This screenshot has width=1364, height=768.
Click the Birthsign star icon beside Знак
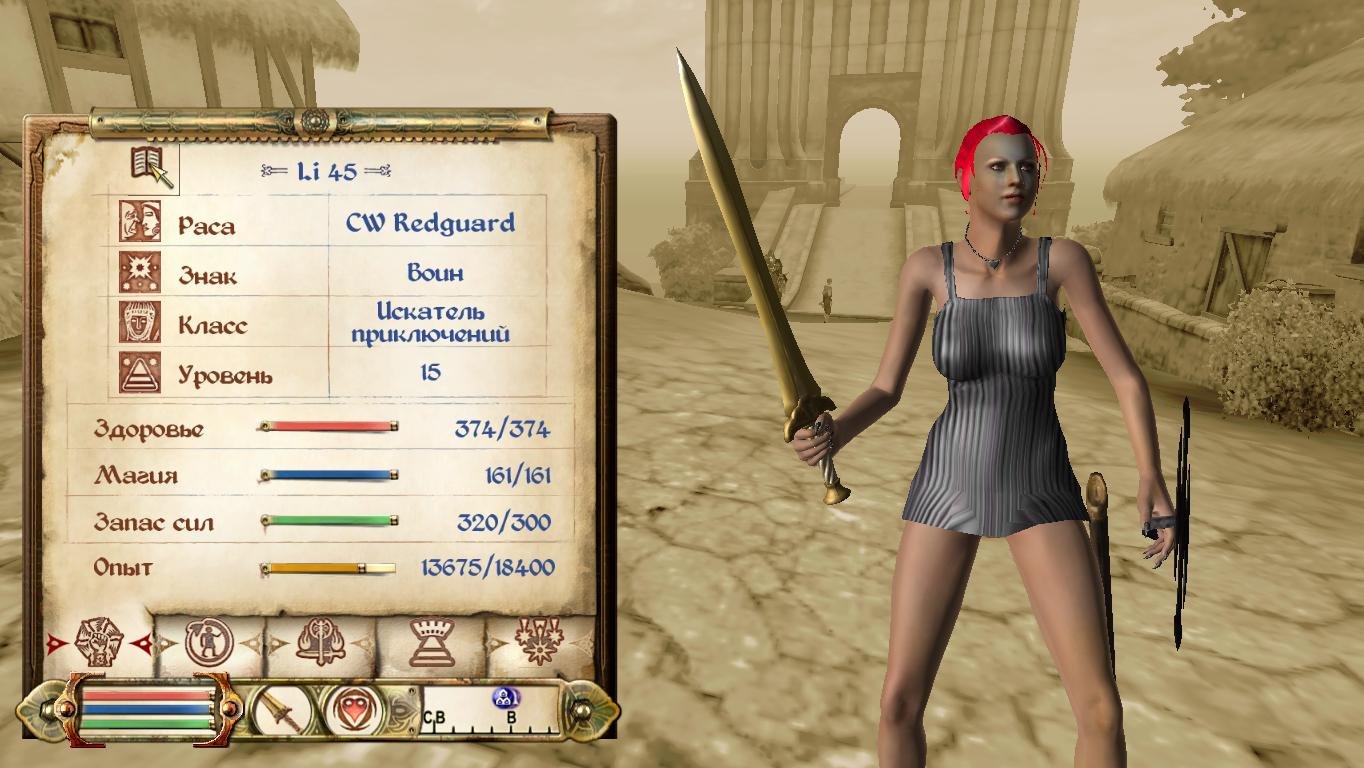[x=140, y=271]
